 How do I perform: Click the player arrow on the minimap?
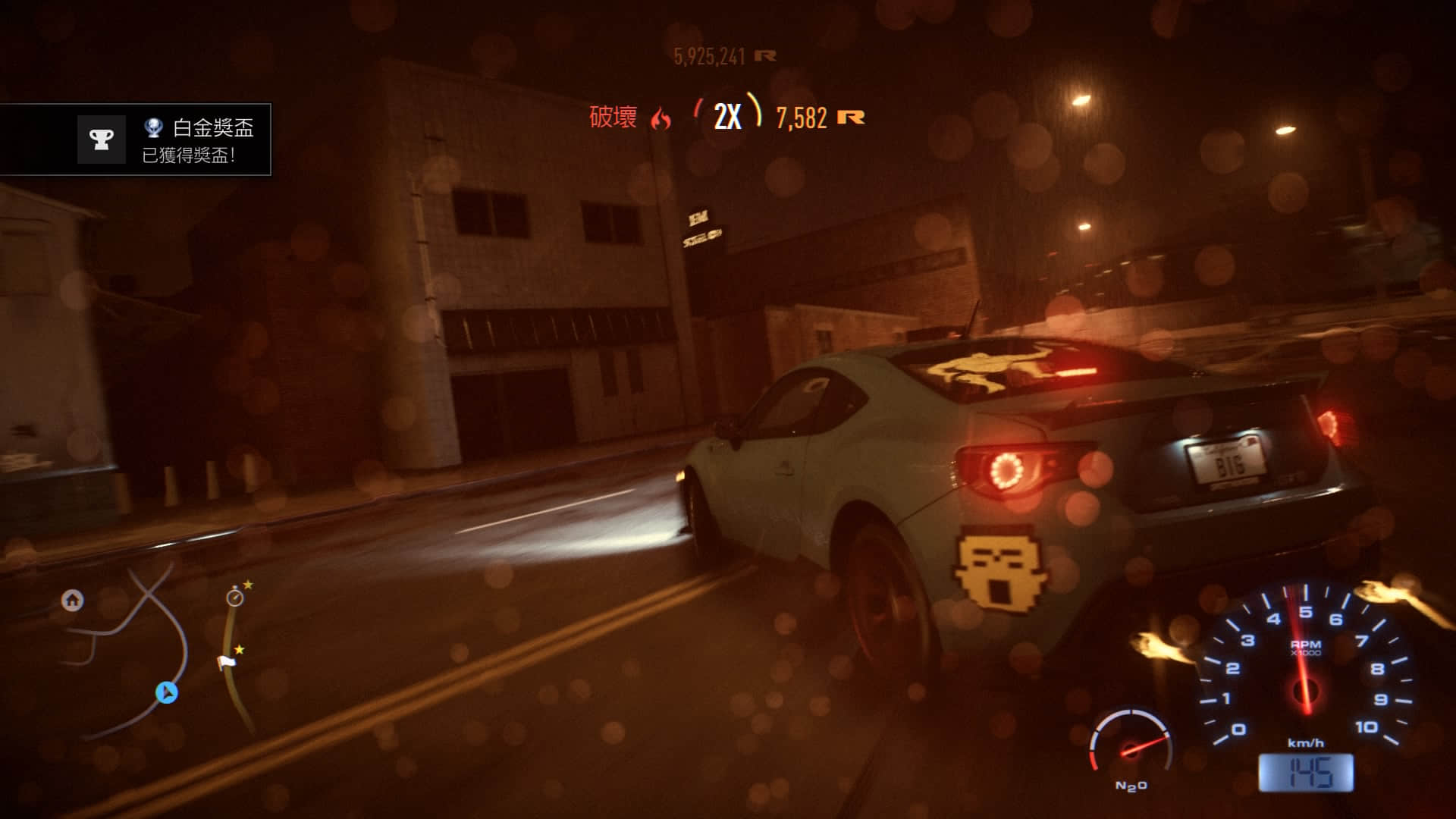click(x=167, y=692)
